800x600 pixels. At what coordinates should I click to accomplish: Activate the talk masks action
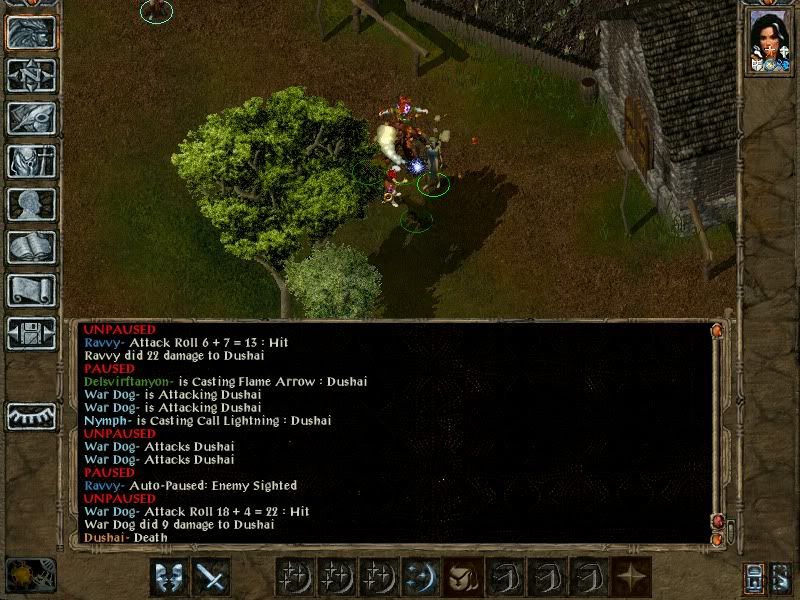point(169,578)
